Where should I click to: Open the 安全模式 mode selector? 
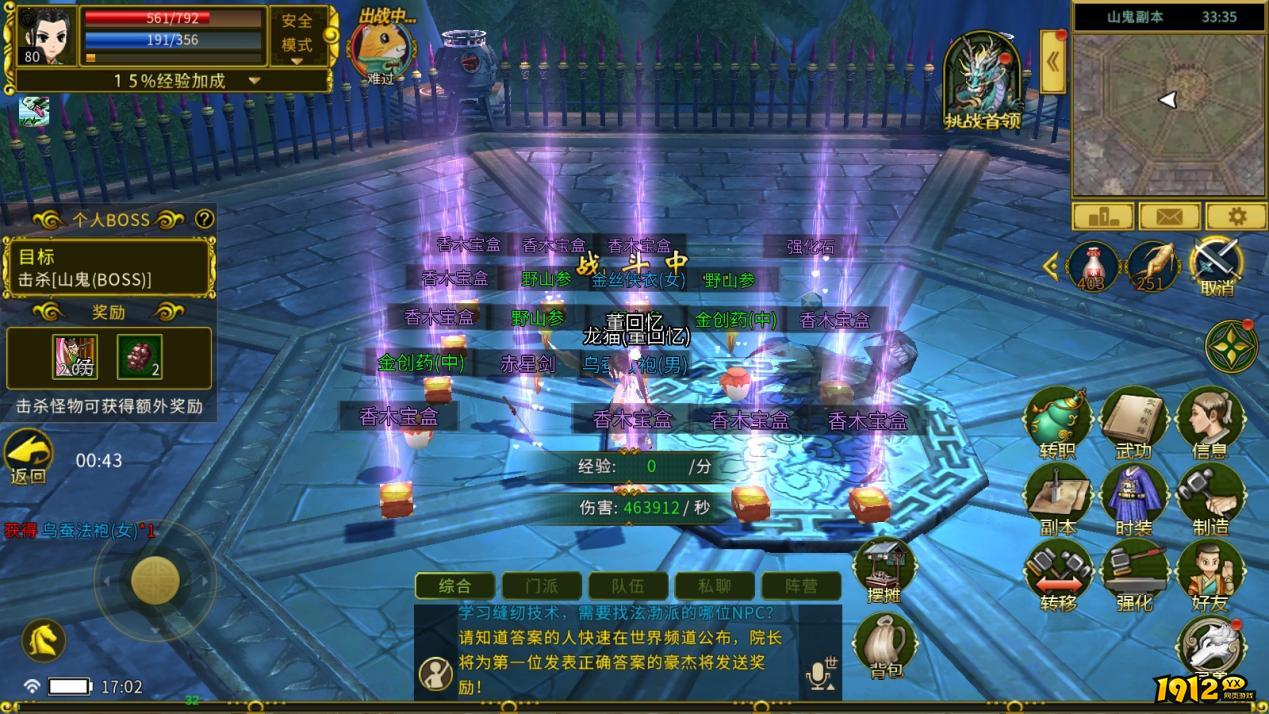pos(297,37)
